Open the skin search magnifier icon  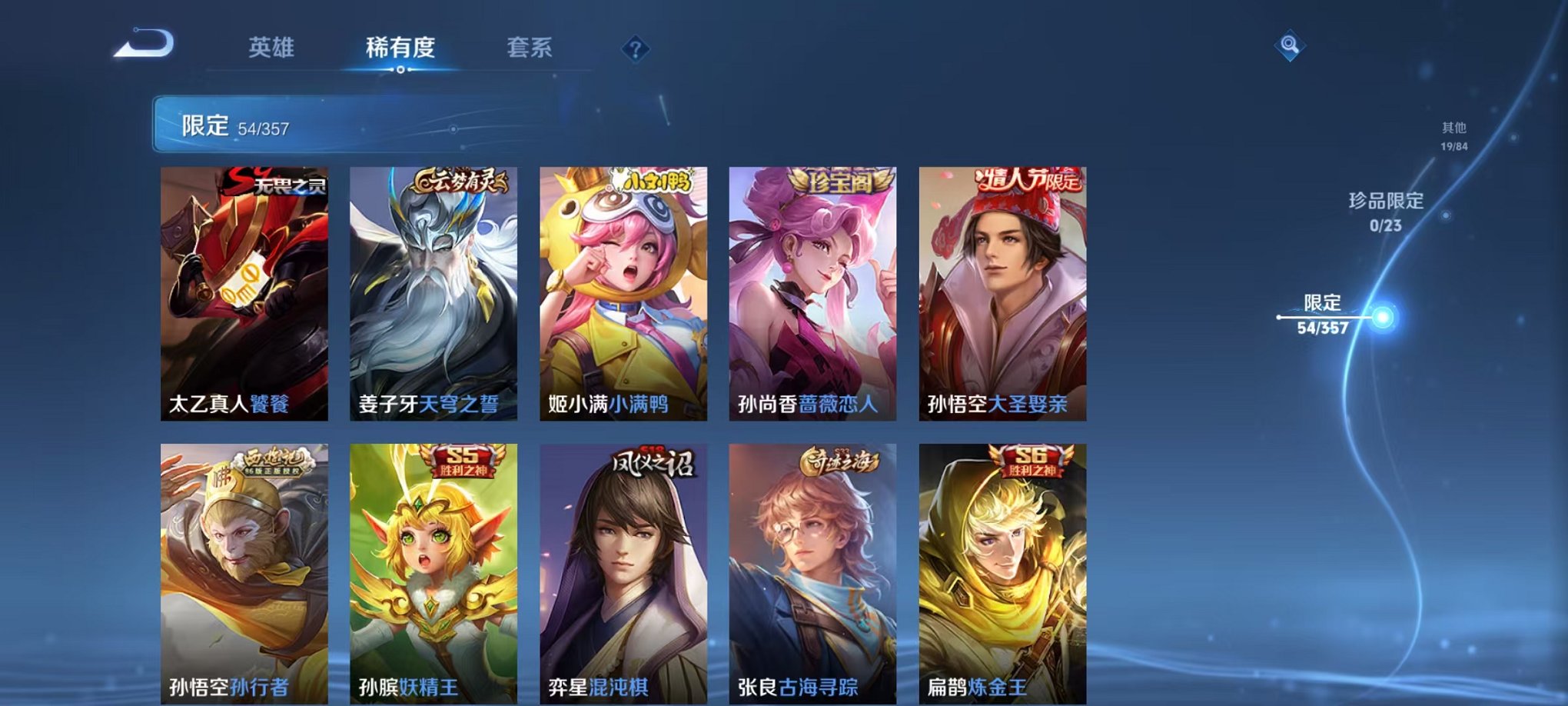[1291, 44]
